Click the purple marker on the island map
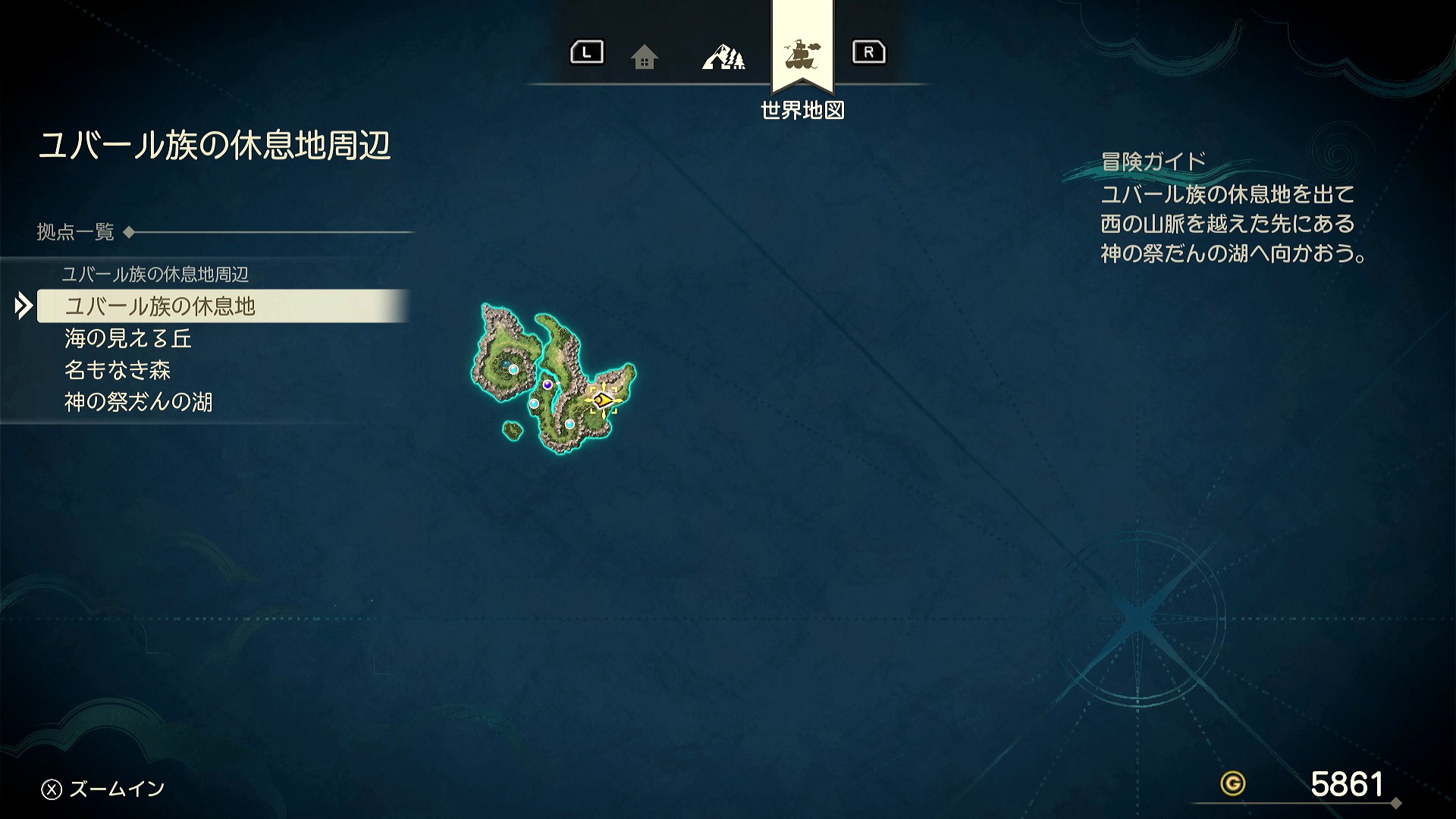The width and height of the screenshot is (1456, 819). 548,384
